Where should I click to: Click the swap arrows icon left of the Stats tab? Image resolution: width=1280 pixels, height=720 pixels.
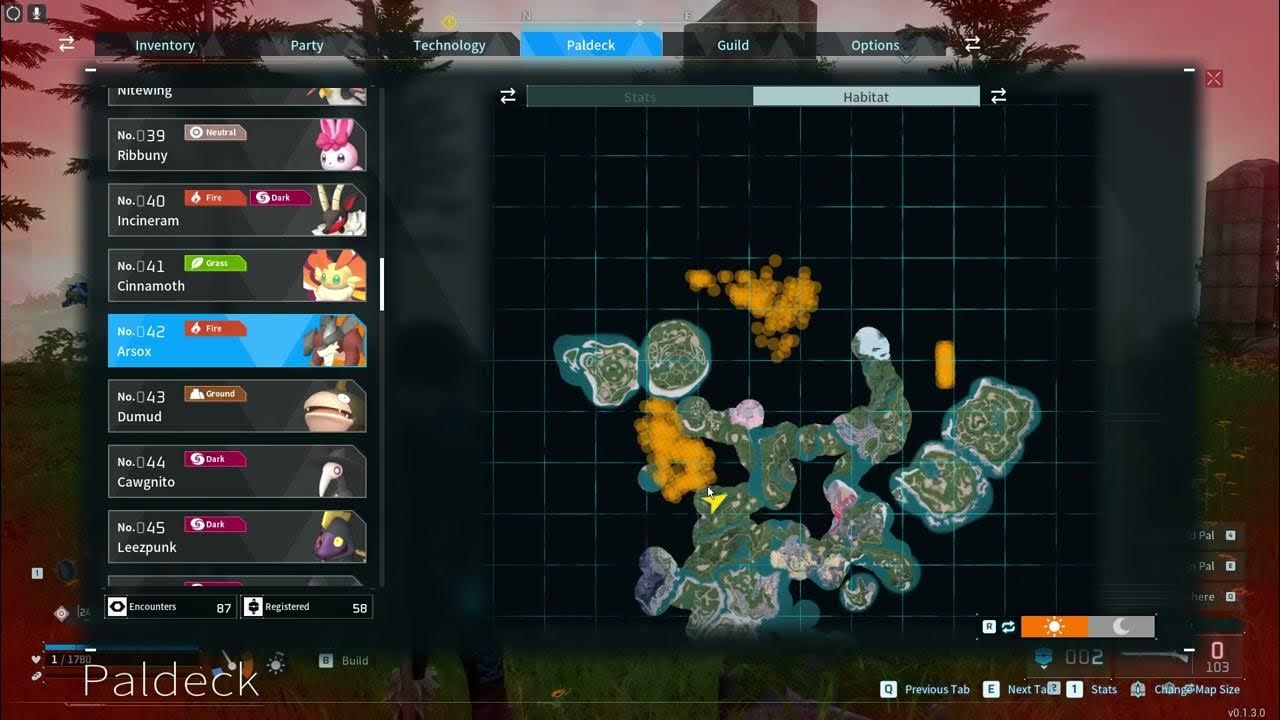[x=508, y=96]
